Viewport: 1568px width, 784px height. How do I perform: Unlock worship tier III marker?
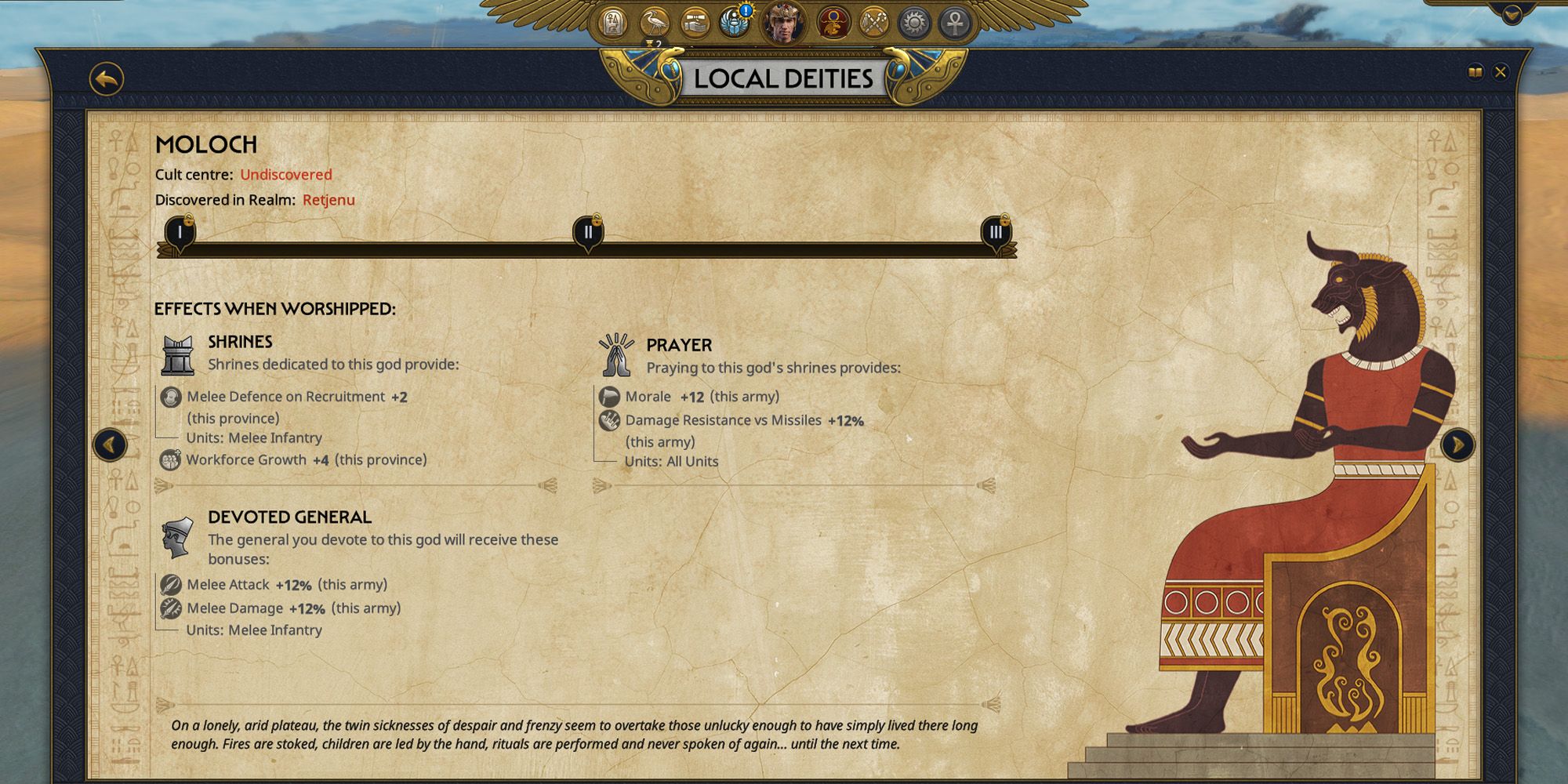click(x=996, y=232)
